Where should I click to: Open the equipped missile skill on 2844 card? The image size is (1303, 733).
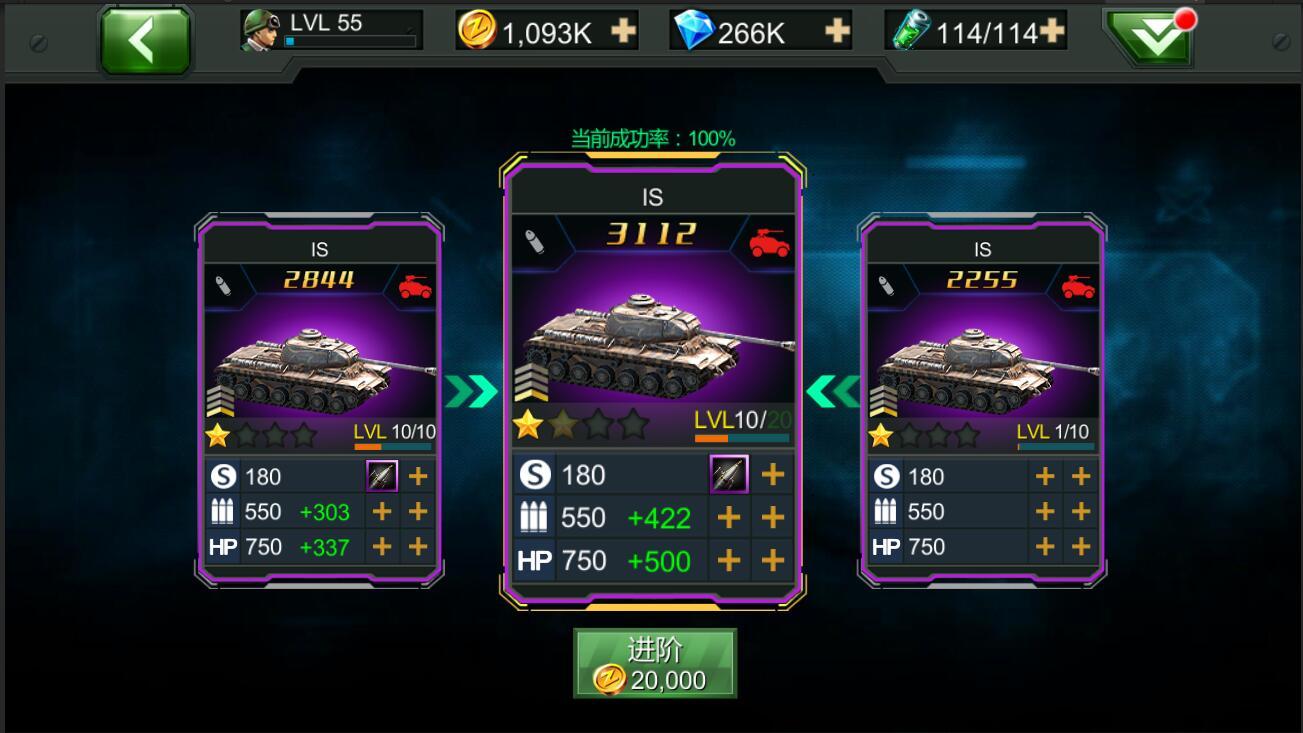coord(382,476)
